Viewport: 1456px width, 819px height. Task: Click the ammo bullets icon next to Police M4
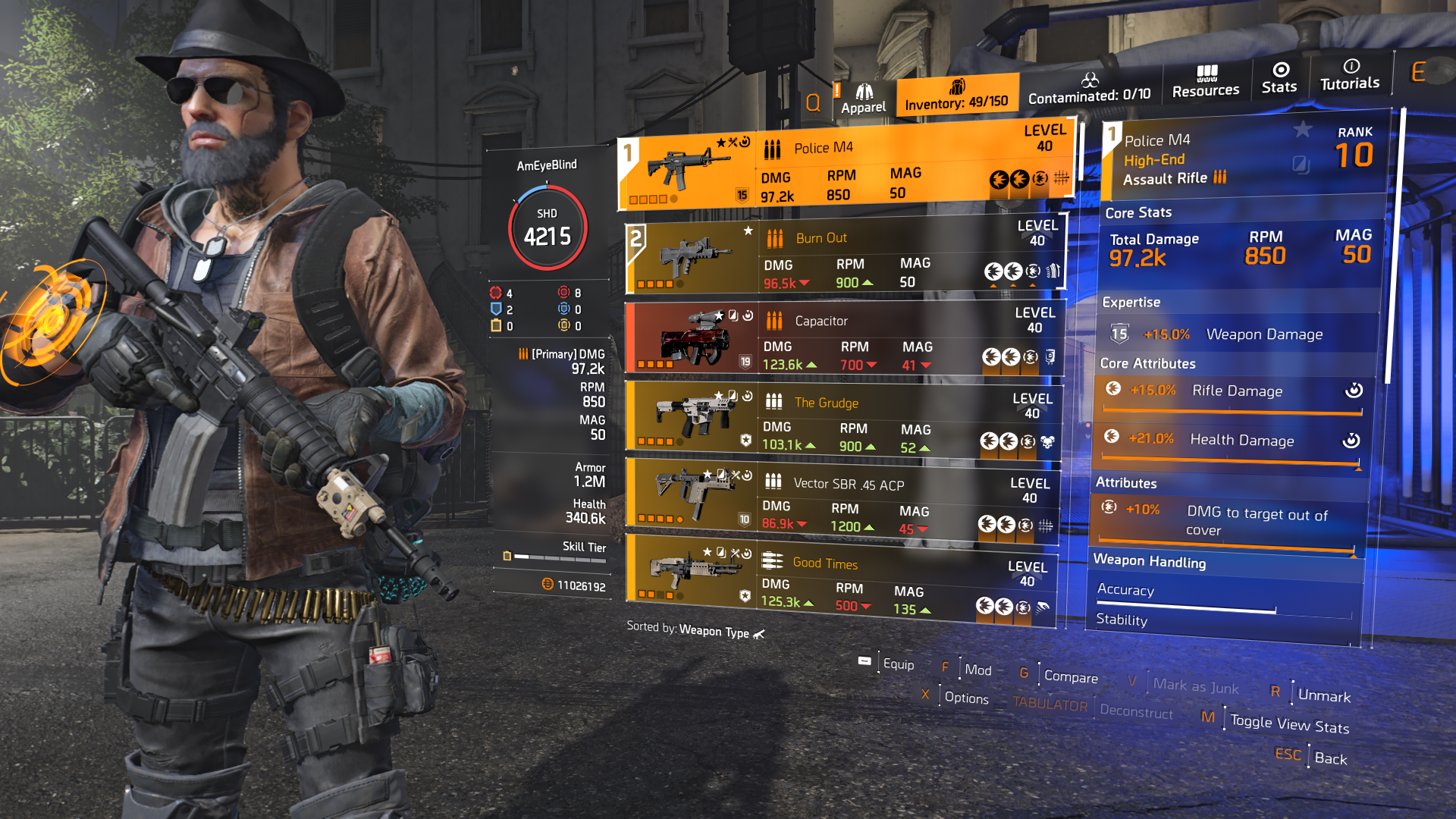tap(771, 147)
